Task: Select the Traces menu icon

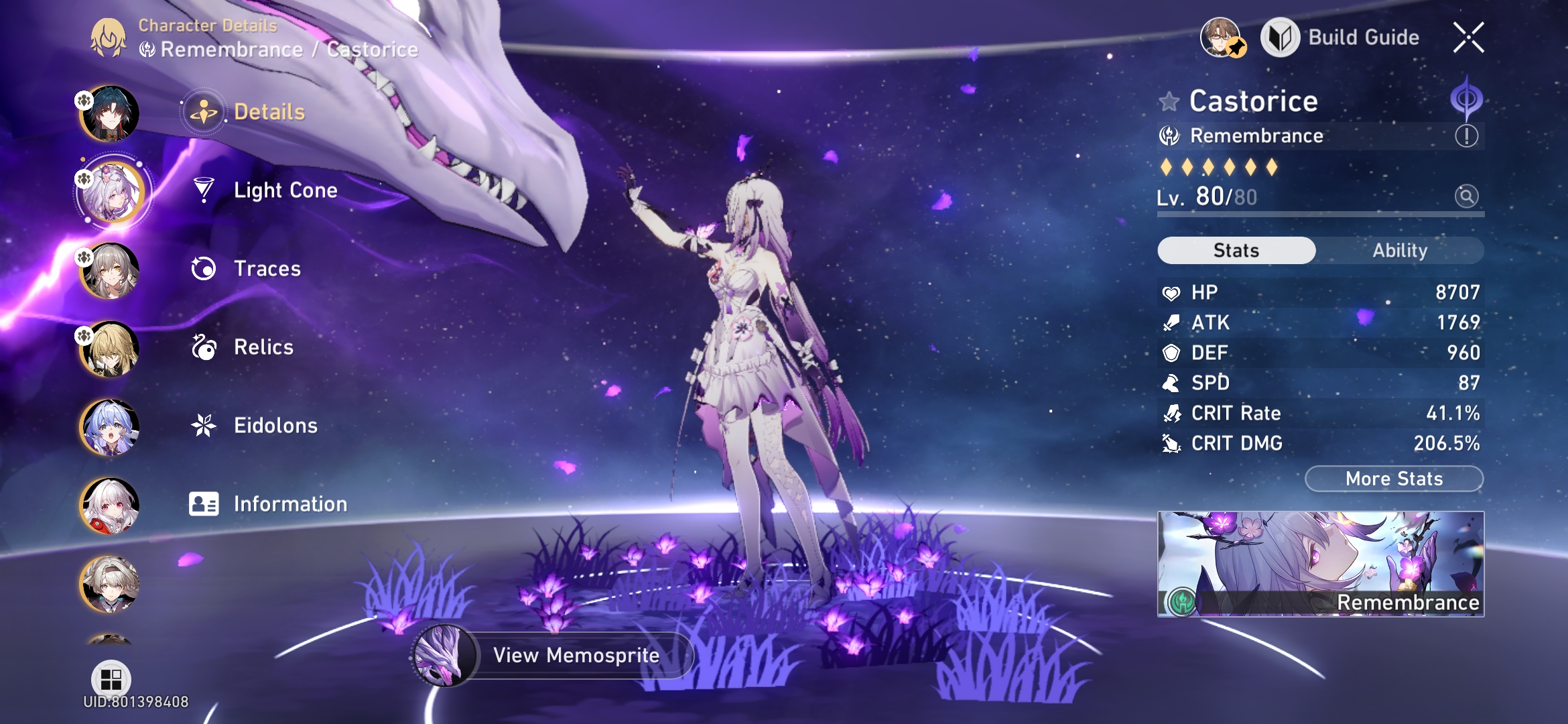Action: point(204,269)
